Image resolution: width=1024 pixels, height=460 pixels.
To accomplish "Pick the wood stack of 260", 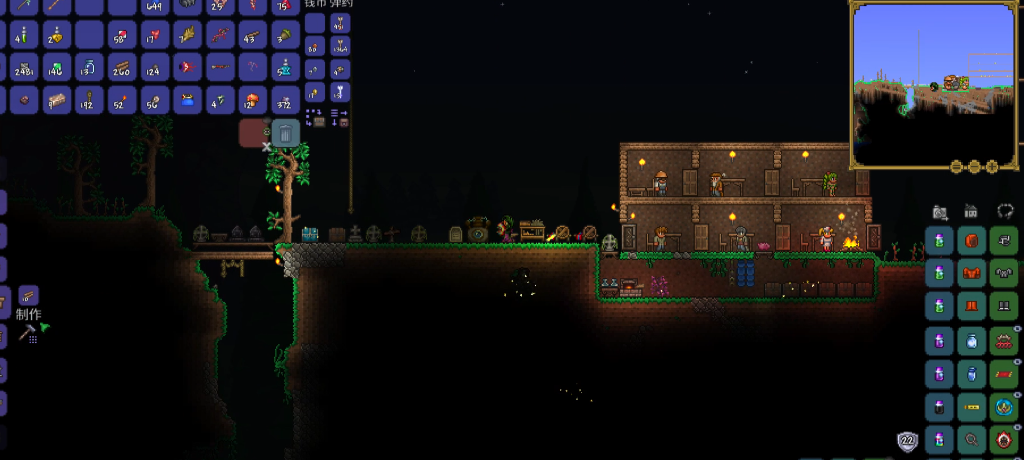I will pyautogui.click(x=122, y=69).
